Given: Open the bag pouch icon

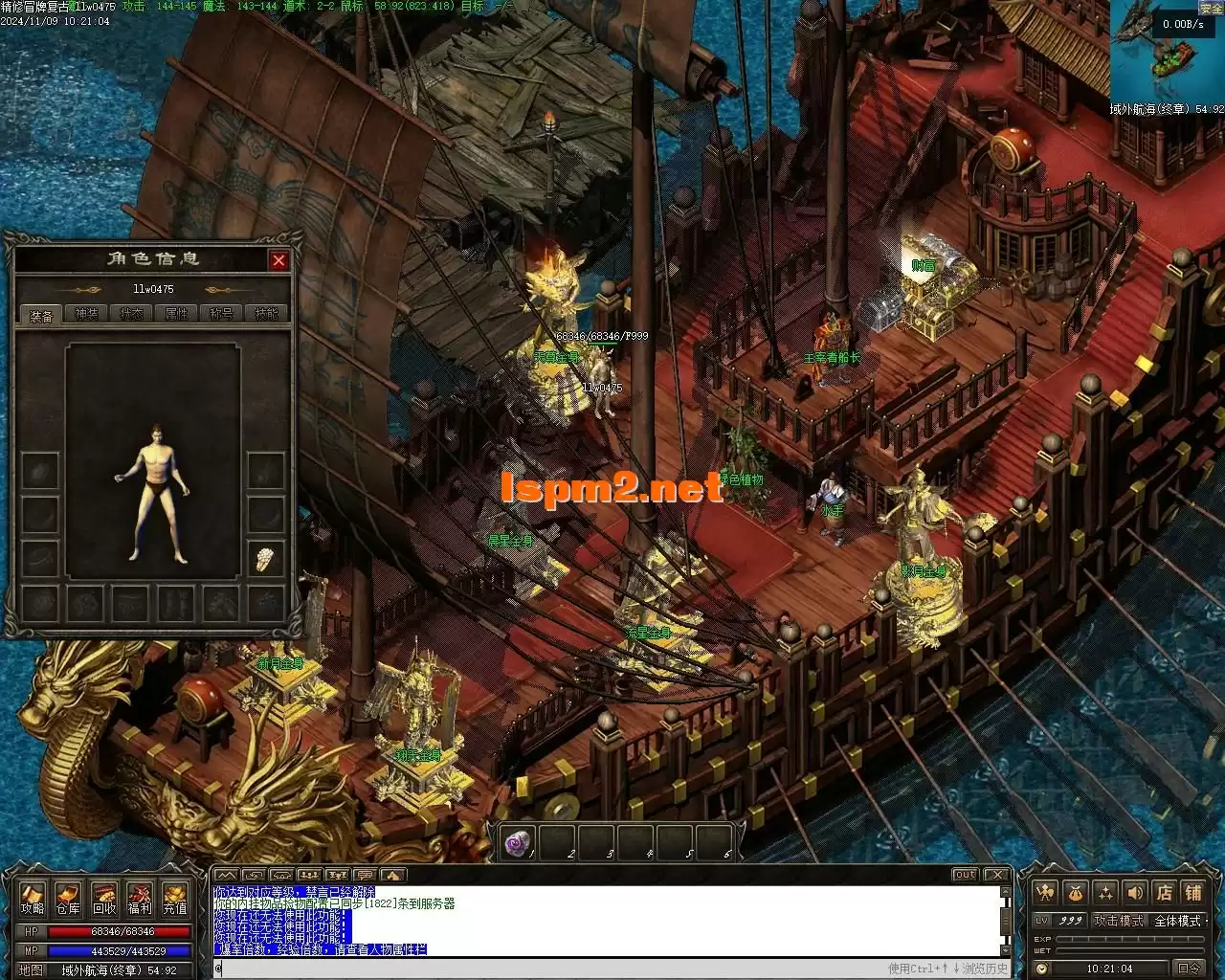Looking at the screenshot, I should [1076, 893].
